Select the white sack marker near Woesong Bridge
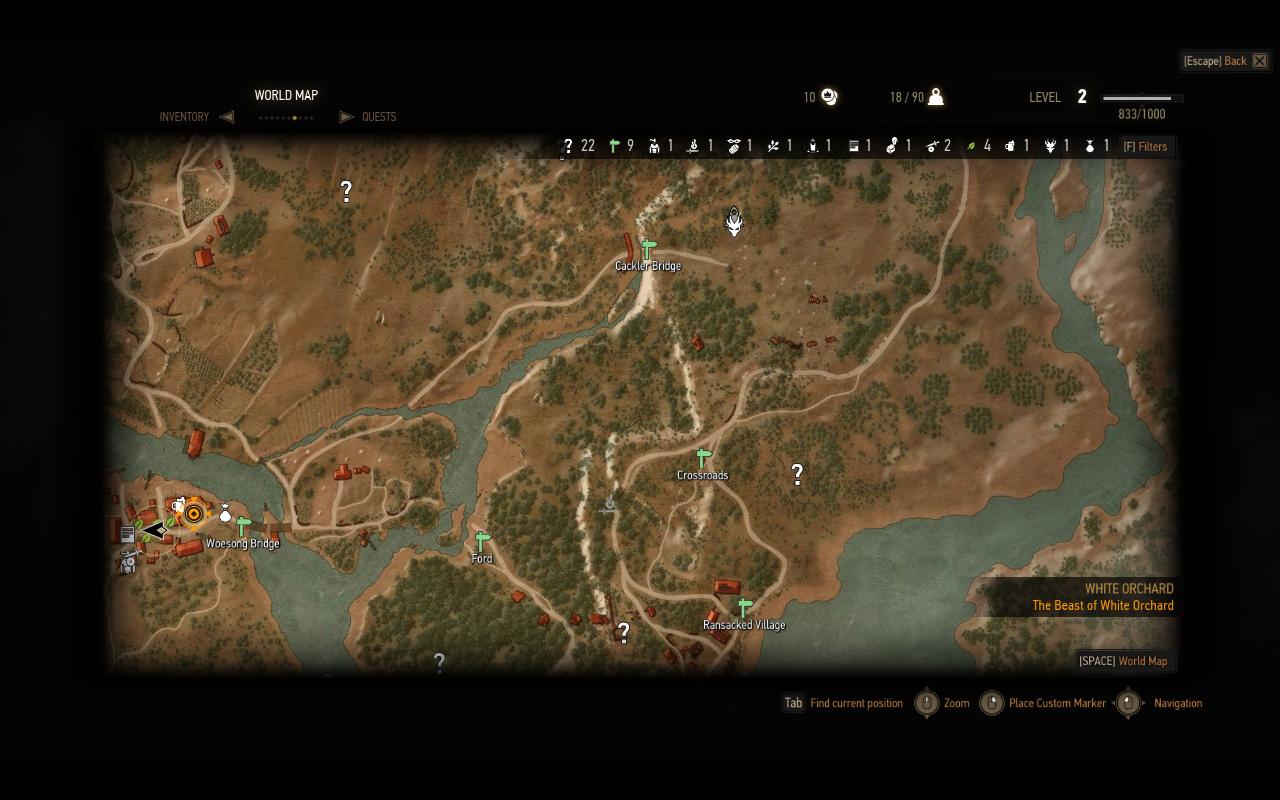This screenshot has height=800, width=1280. coord(225,513)
